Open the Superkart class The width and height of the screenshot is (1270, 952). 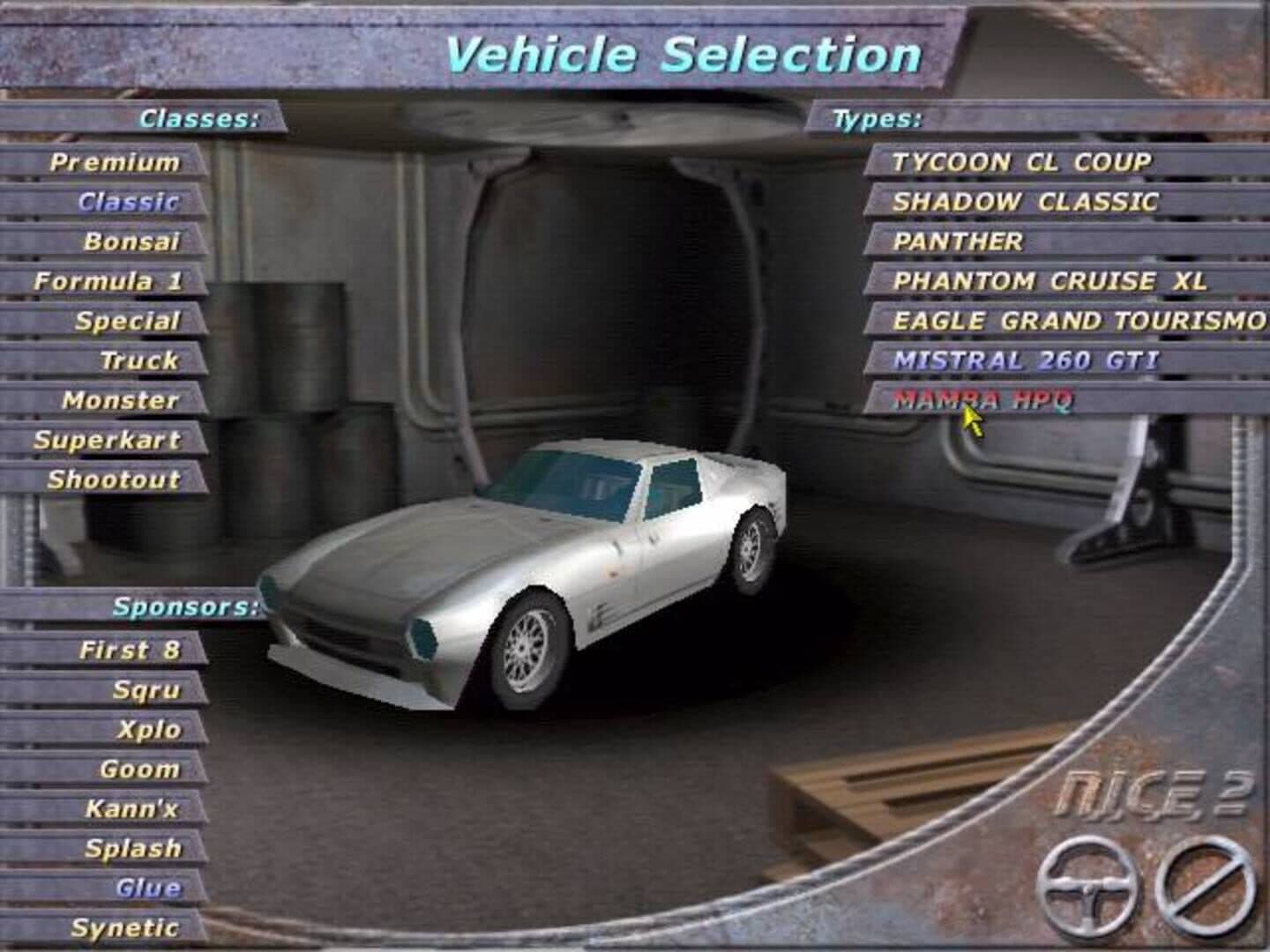pyautogui.click(x=107, y=440)
